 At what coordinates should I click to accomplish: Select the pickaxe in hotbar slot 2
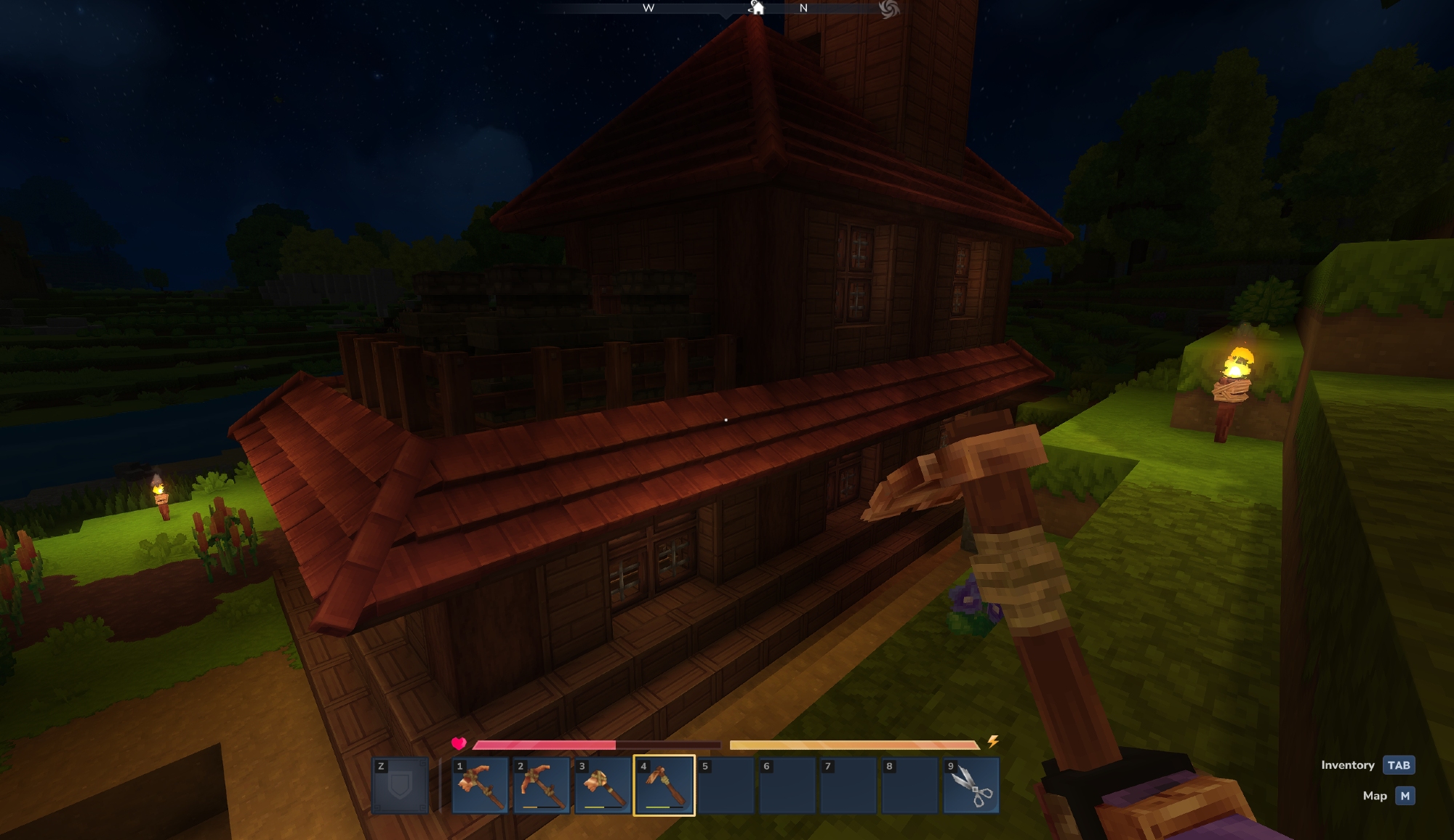point(541,786)
